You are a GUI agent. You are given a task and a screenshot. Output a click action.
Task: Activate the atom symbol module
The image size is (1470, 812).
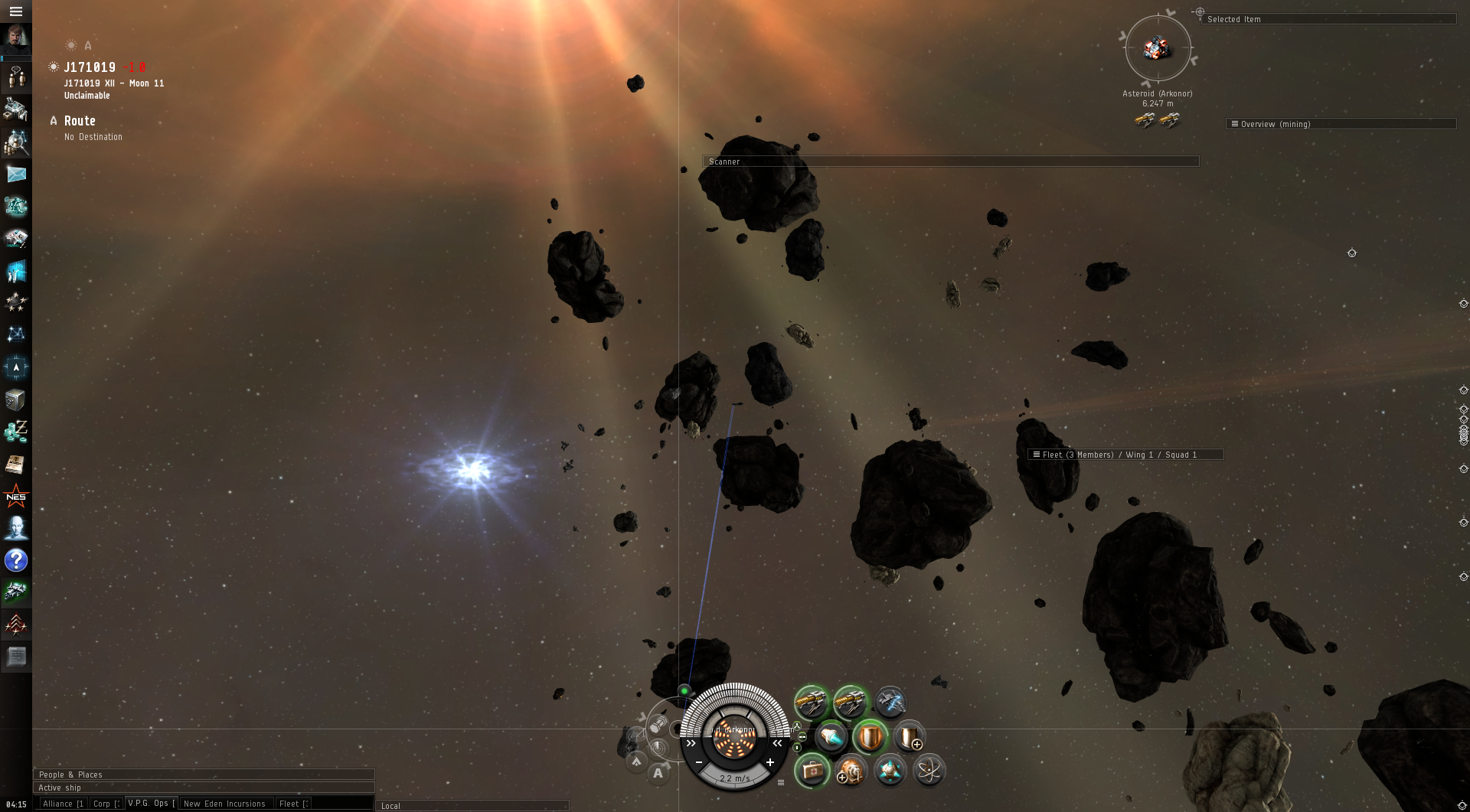tap(929, 770)
